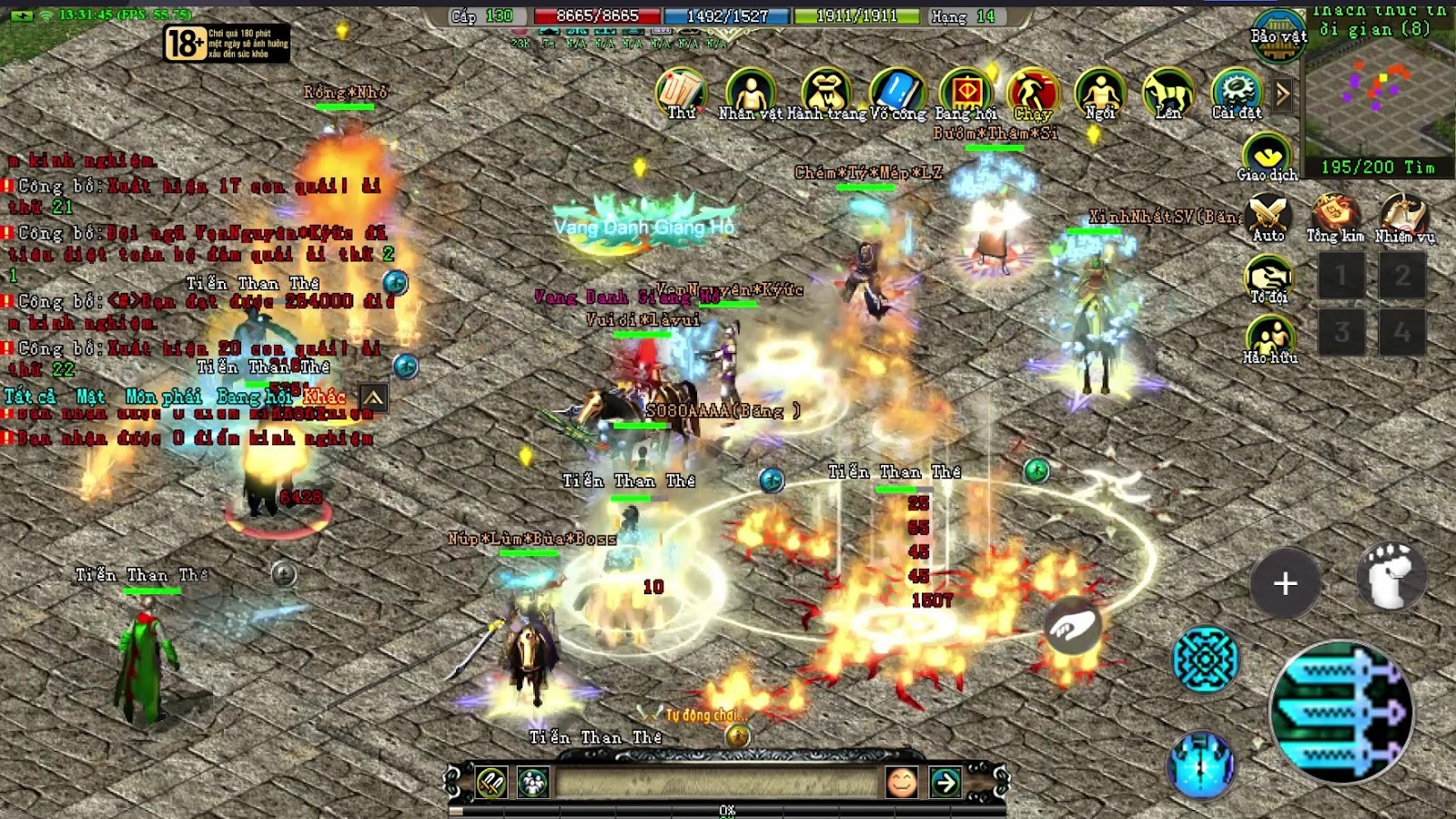Open the Thư mailbox icon
Image resolution: width=1456 pixels, height=819 pixels.
click(681, 91)
